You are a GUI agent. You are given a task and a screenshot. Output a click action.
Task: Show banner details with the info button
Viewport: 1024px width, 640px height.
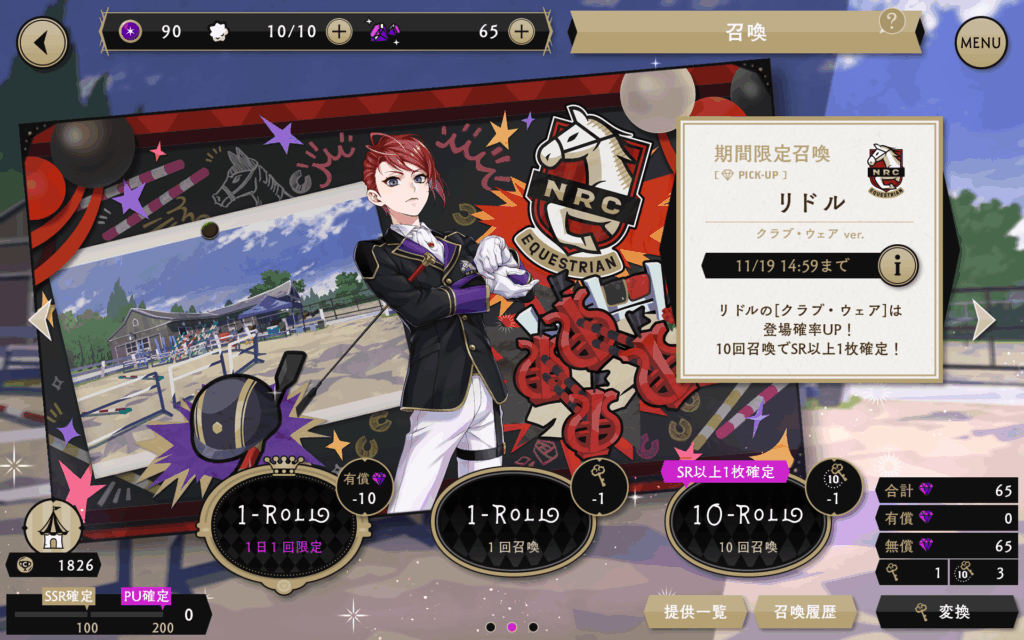898,266
